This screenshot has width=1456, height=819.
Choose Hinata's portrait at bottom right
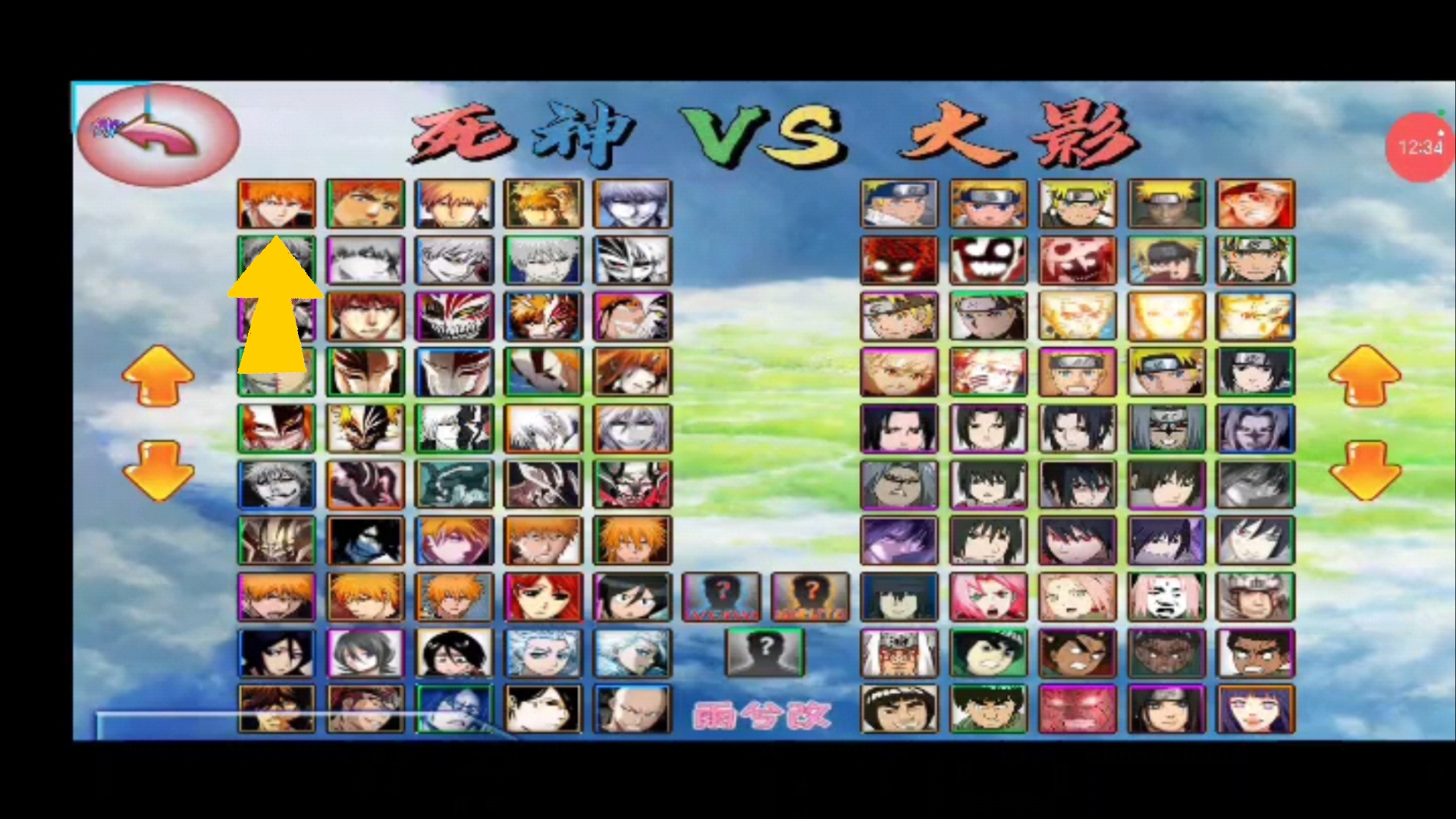(x=1256, y=709)
